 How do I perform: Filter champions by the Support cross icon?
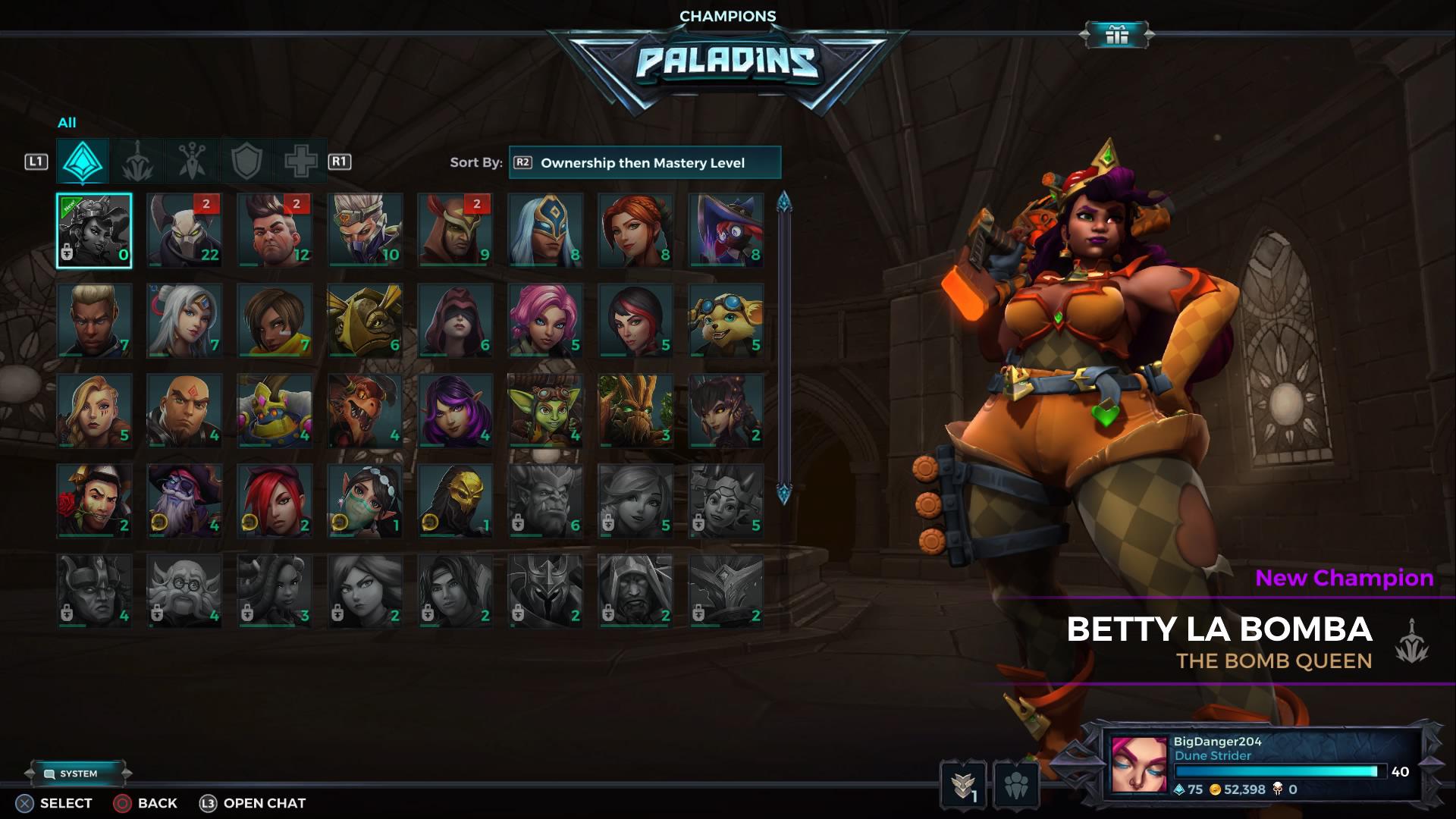pyautogui.click(x=299, y=162)
